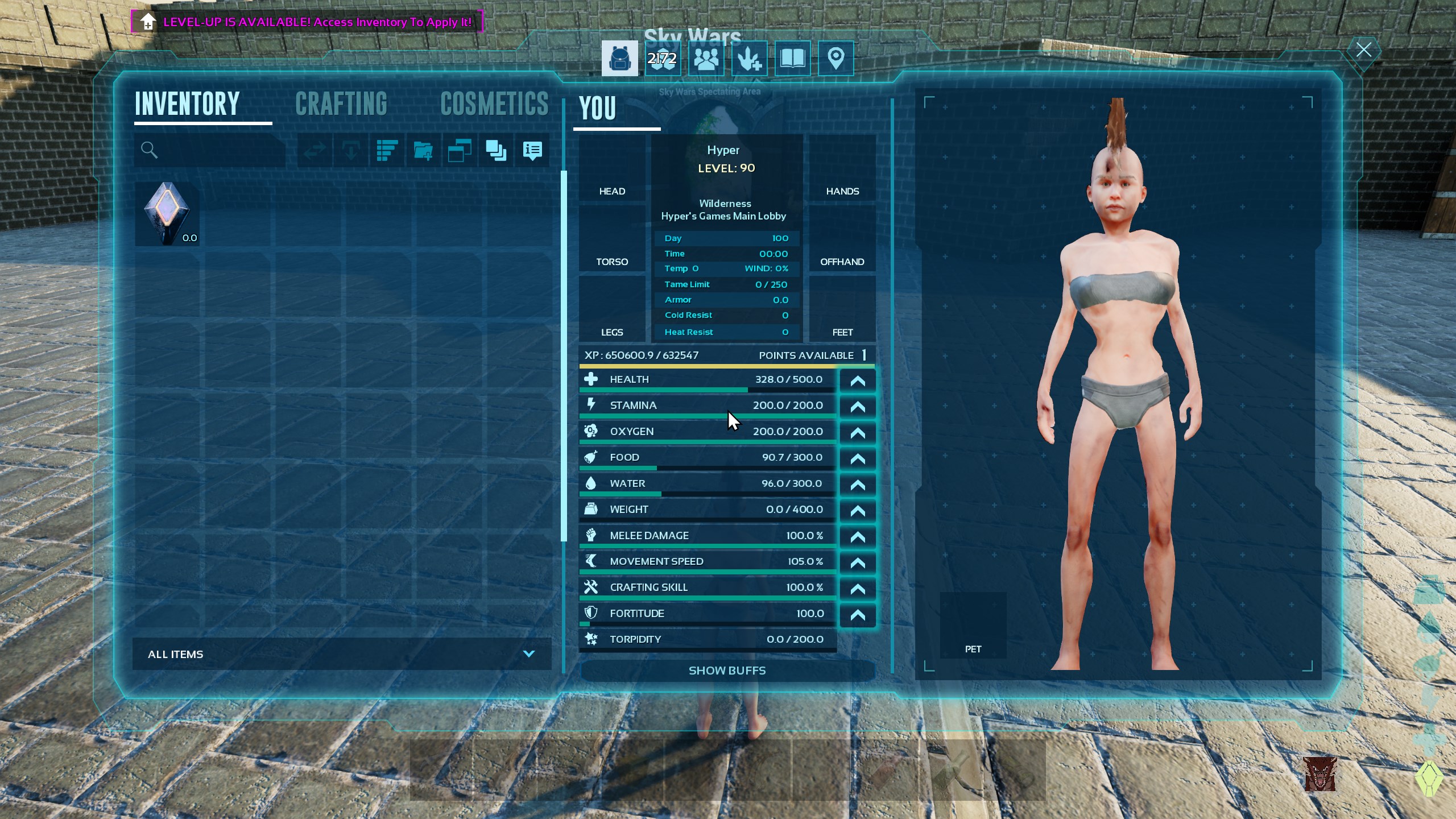The height and width of the screenshot is (819, 1456).
Task: Select the backpack Inventory icon
Action: click(x=619, y=59)
